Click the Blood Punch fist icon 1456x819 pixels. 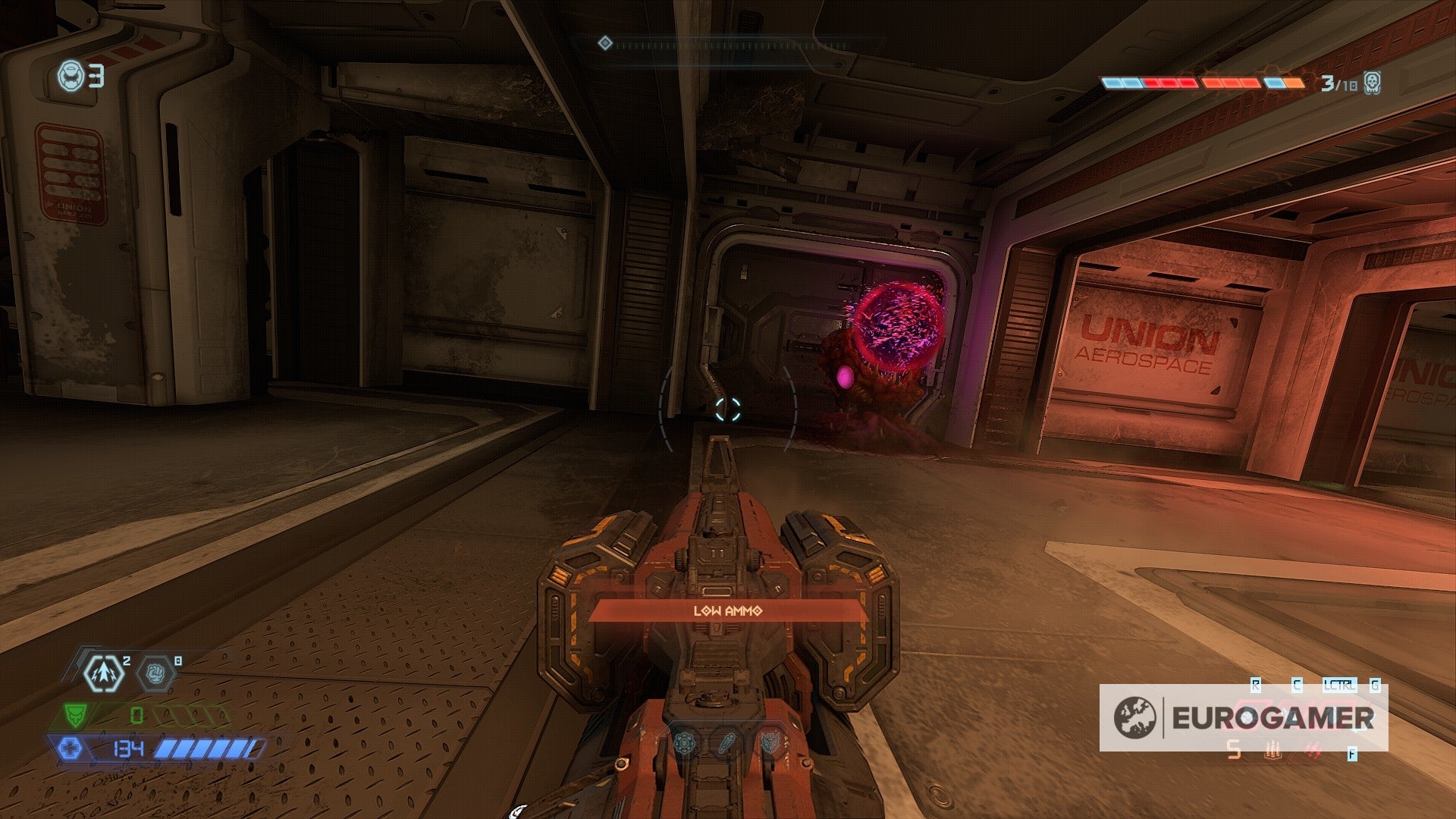coord(155,673)
